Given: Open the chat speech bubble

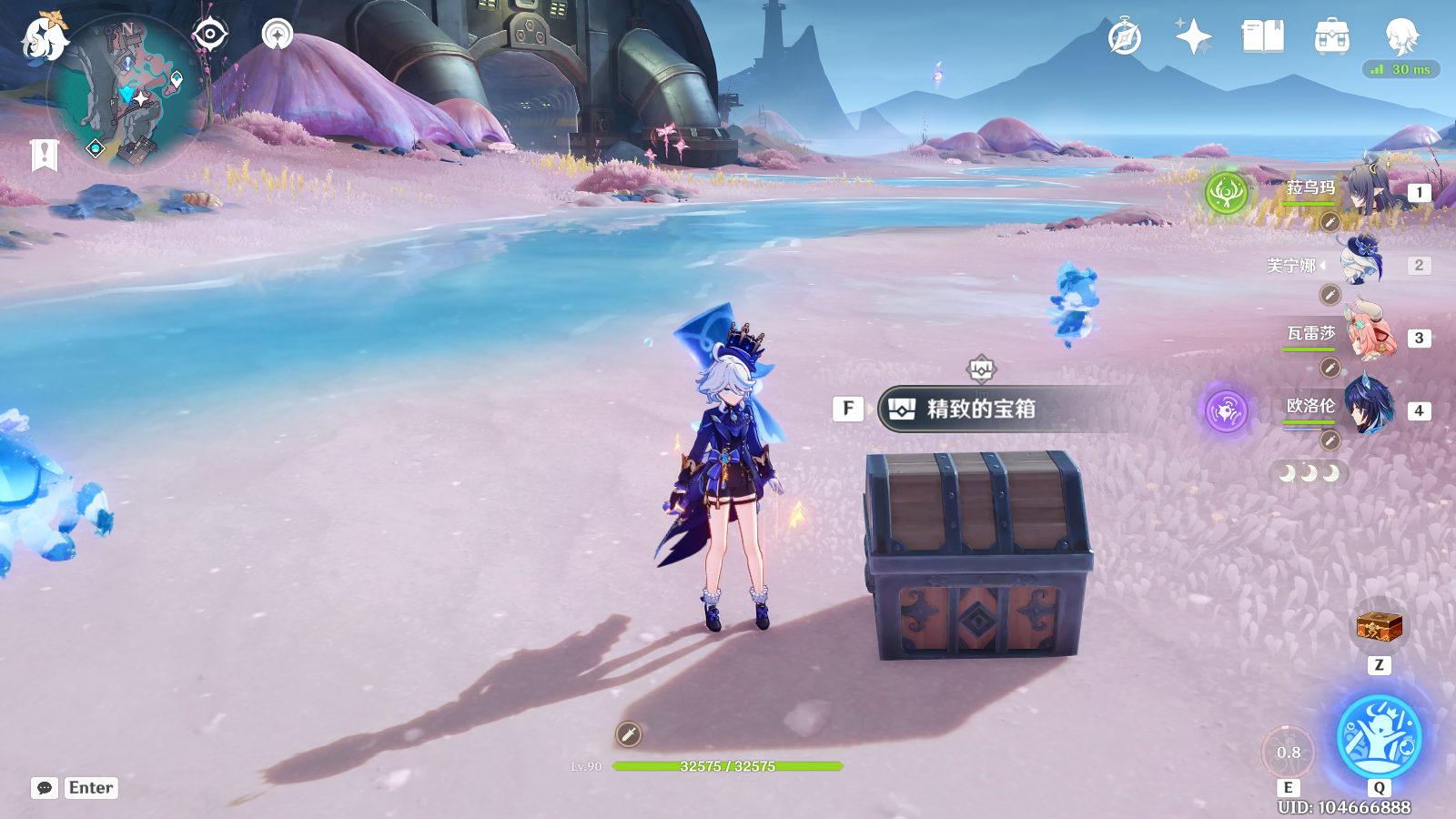Looking at the screenshot, I should (x=45, y=788).
